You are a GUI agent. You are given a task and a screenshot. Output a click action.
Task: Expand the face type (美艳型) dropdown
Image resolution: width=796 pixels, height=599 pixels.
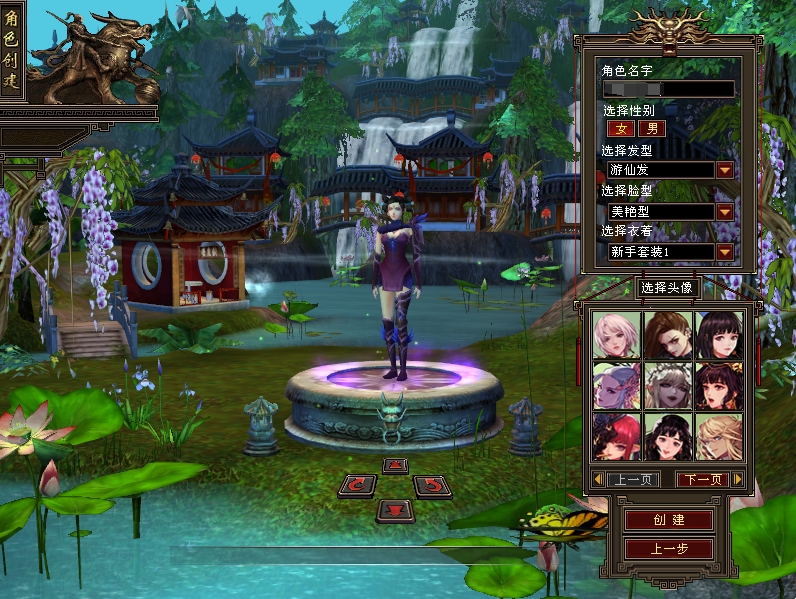725,212
